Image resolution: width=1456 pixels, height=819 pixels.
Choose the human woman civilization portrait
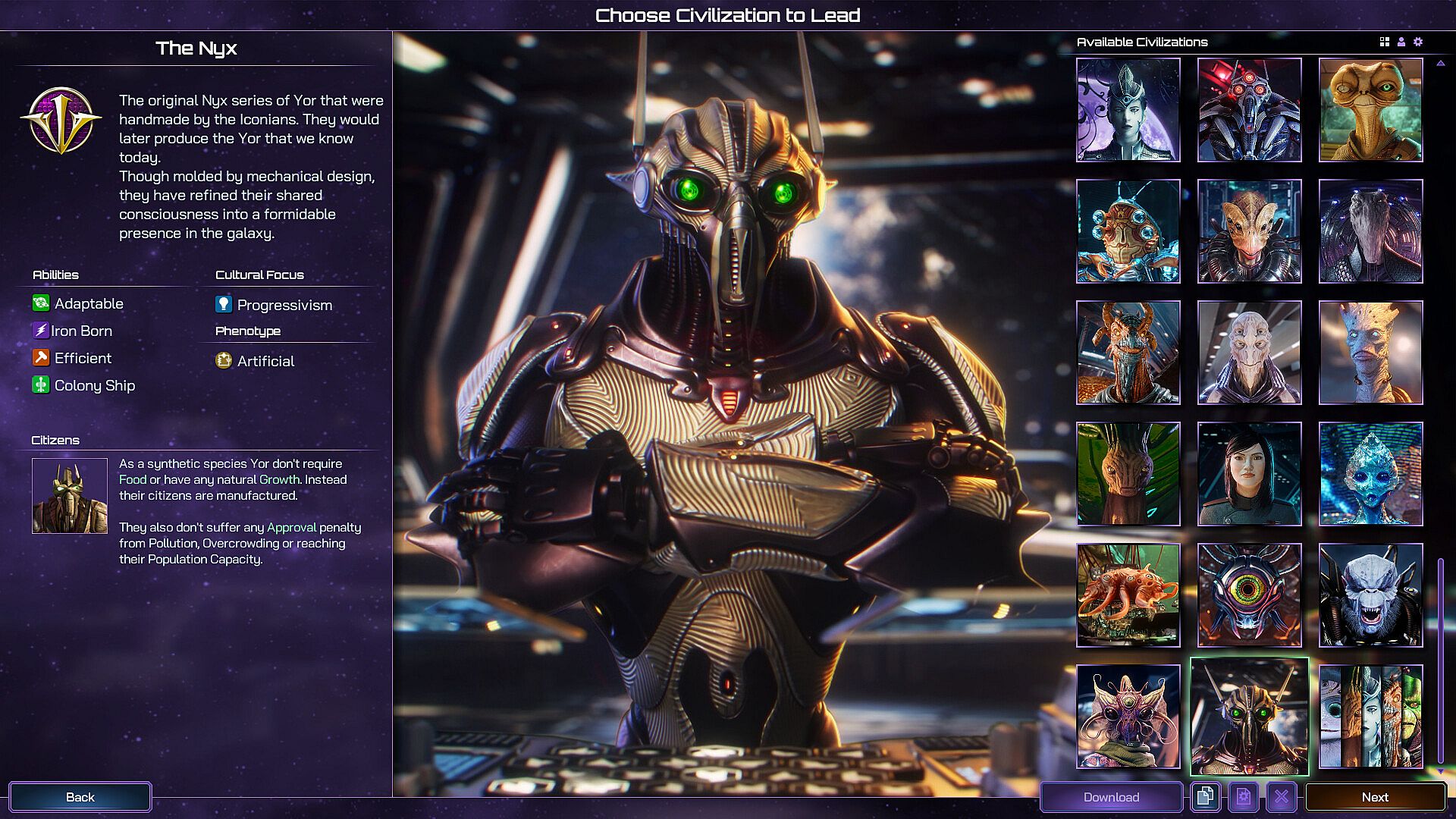(x=1249, y=474)
